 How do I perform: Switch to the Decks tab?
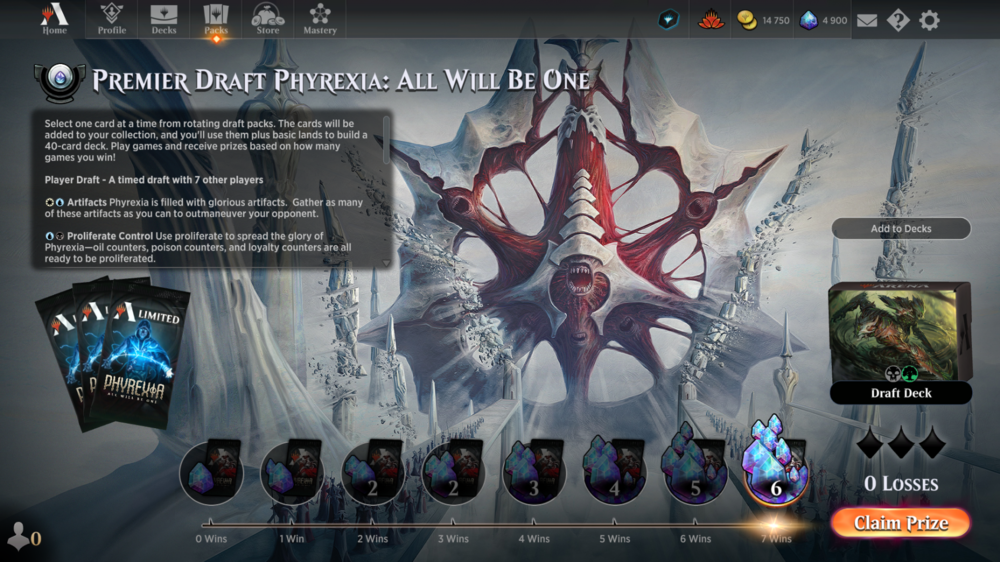(164, 19)
